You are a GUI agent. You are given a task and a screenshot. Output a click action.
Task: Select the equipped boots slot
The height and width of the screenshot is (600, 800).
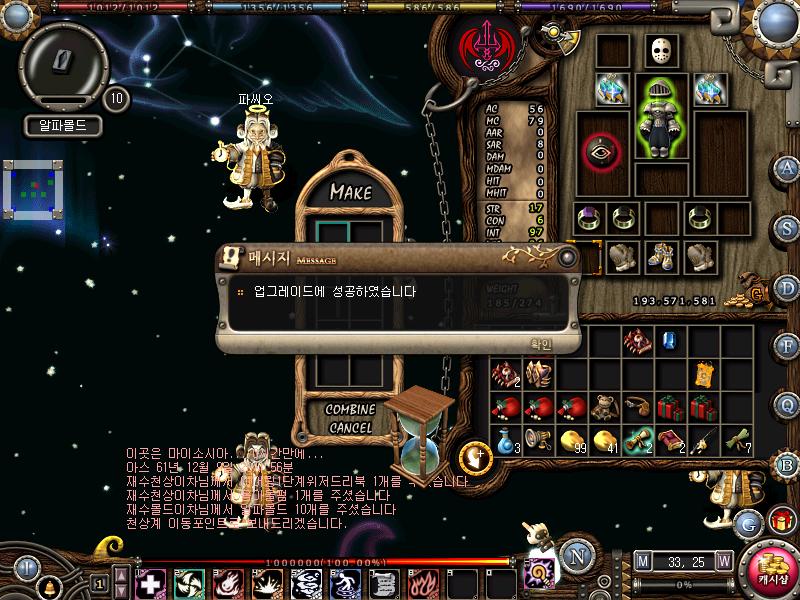click(x=660, y=256)
